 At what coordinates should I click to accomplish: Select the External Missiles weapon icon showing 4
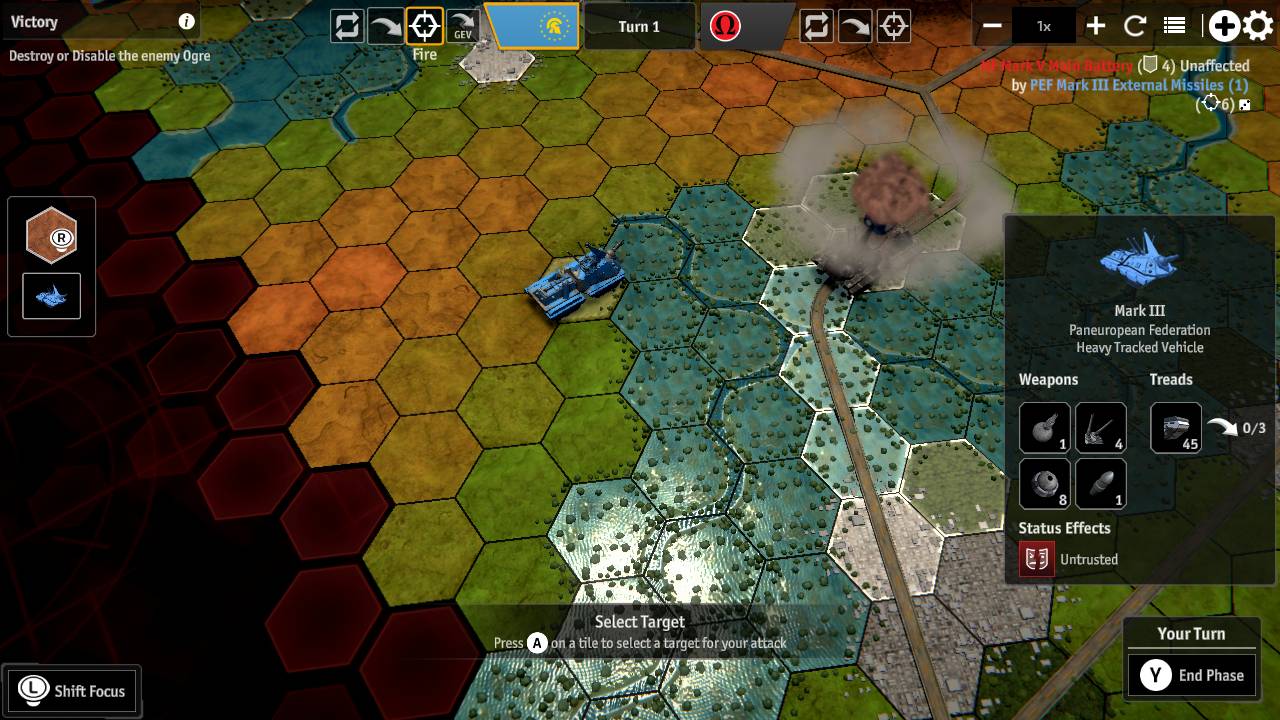point(1101,428)
